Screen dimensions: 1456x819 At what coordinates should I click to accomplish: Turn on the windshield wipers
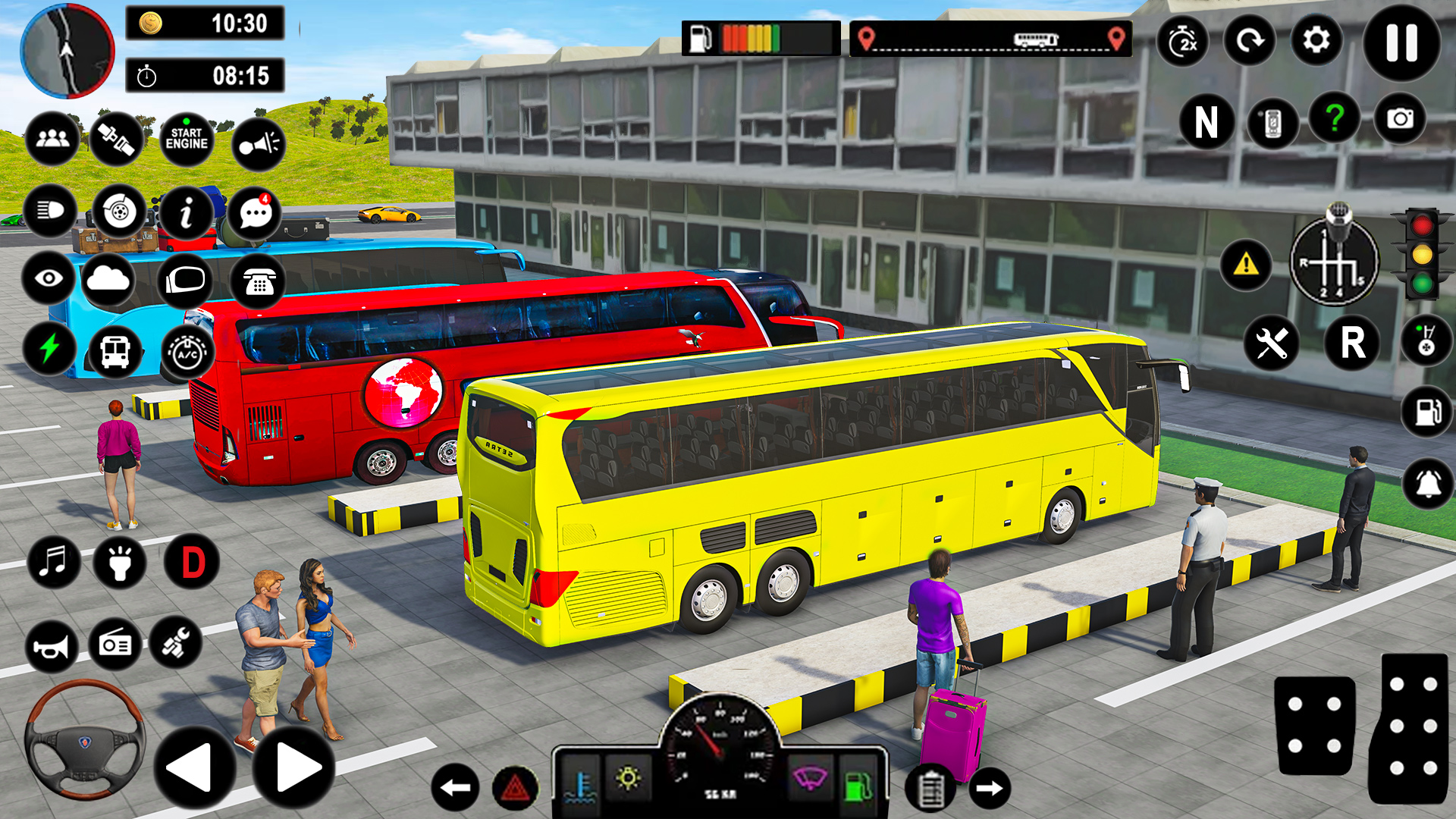point(812,777)
